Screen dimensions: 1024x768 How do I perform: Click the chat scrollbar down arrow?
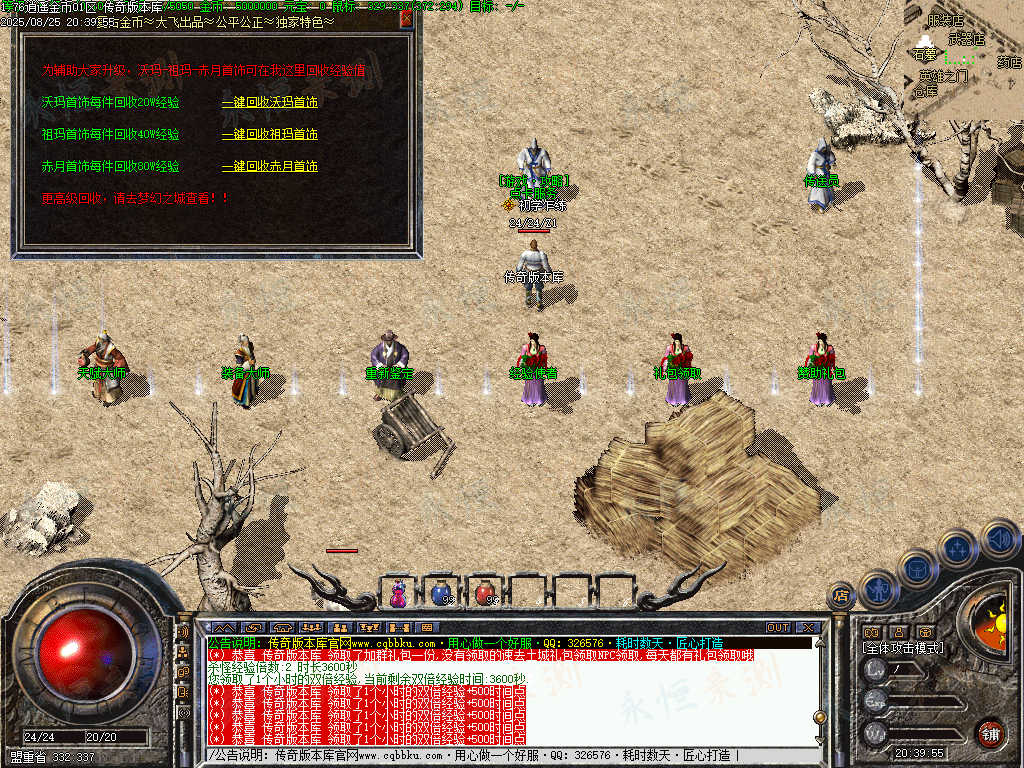tap(820, 738)
